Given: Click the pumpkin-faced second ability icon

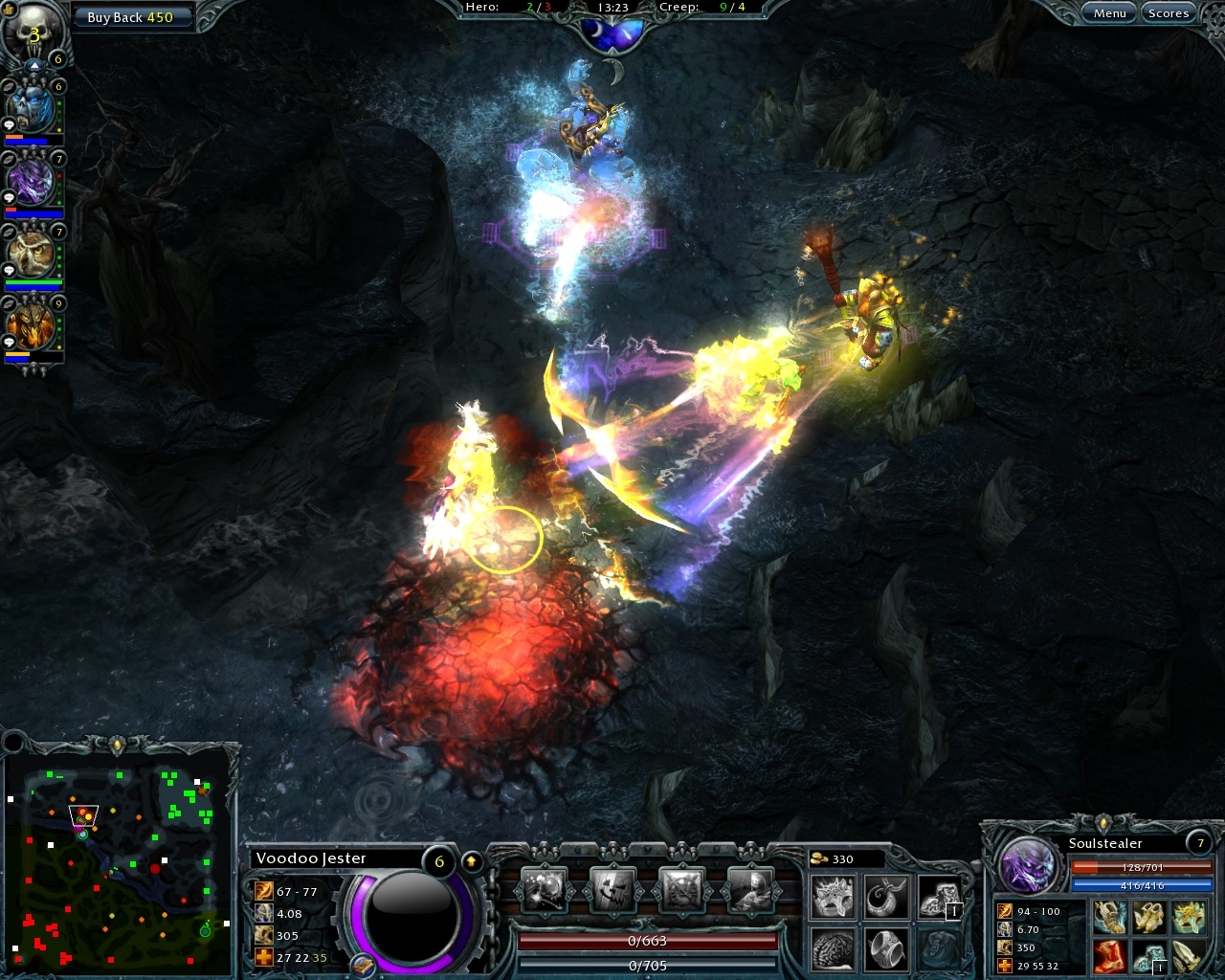Looking at the screenshot, I should [x=612, y=887].
